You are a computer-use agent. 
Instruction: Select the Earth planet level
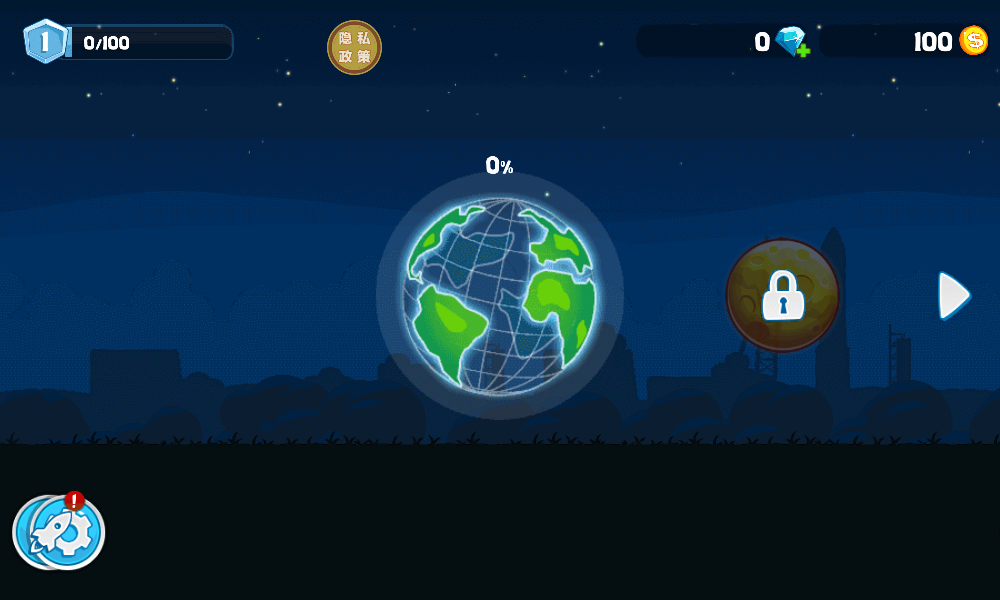tap(499, 295)
